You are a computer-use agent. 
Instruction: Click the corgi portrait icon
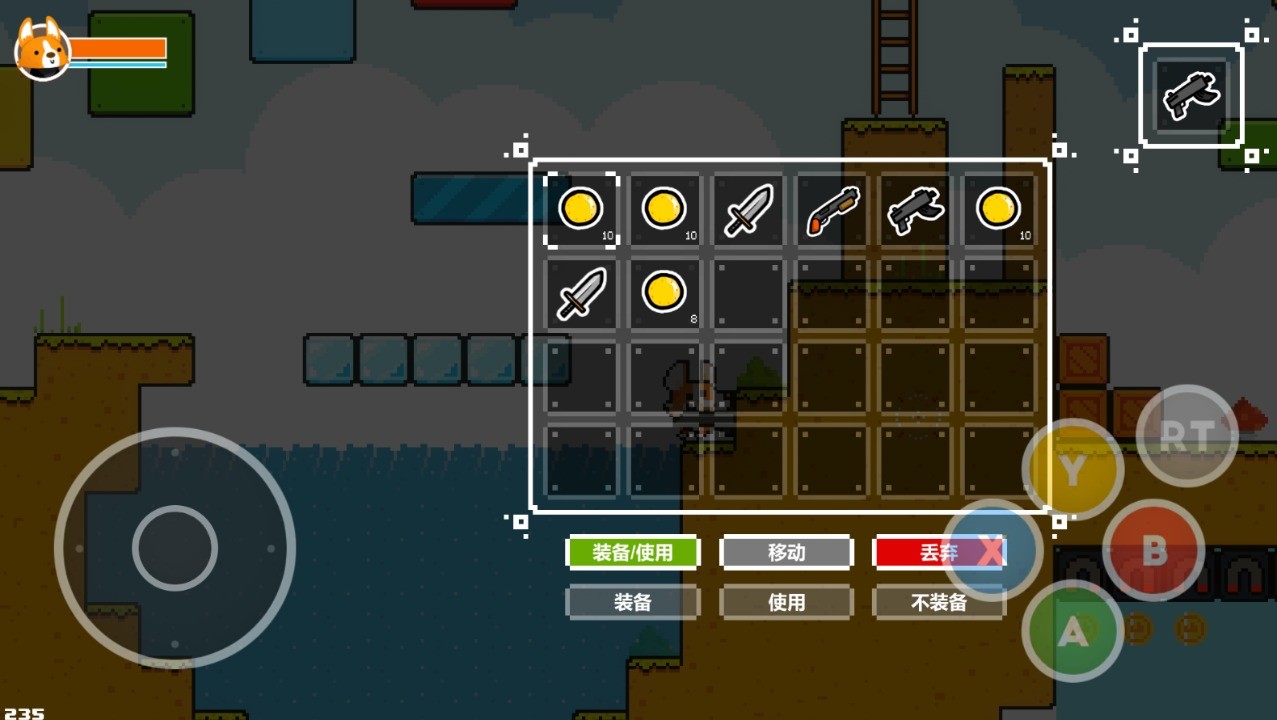[x=42, y=48]
